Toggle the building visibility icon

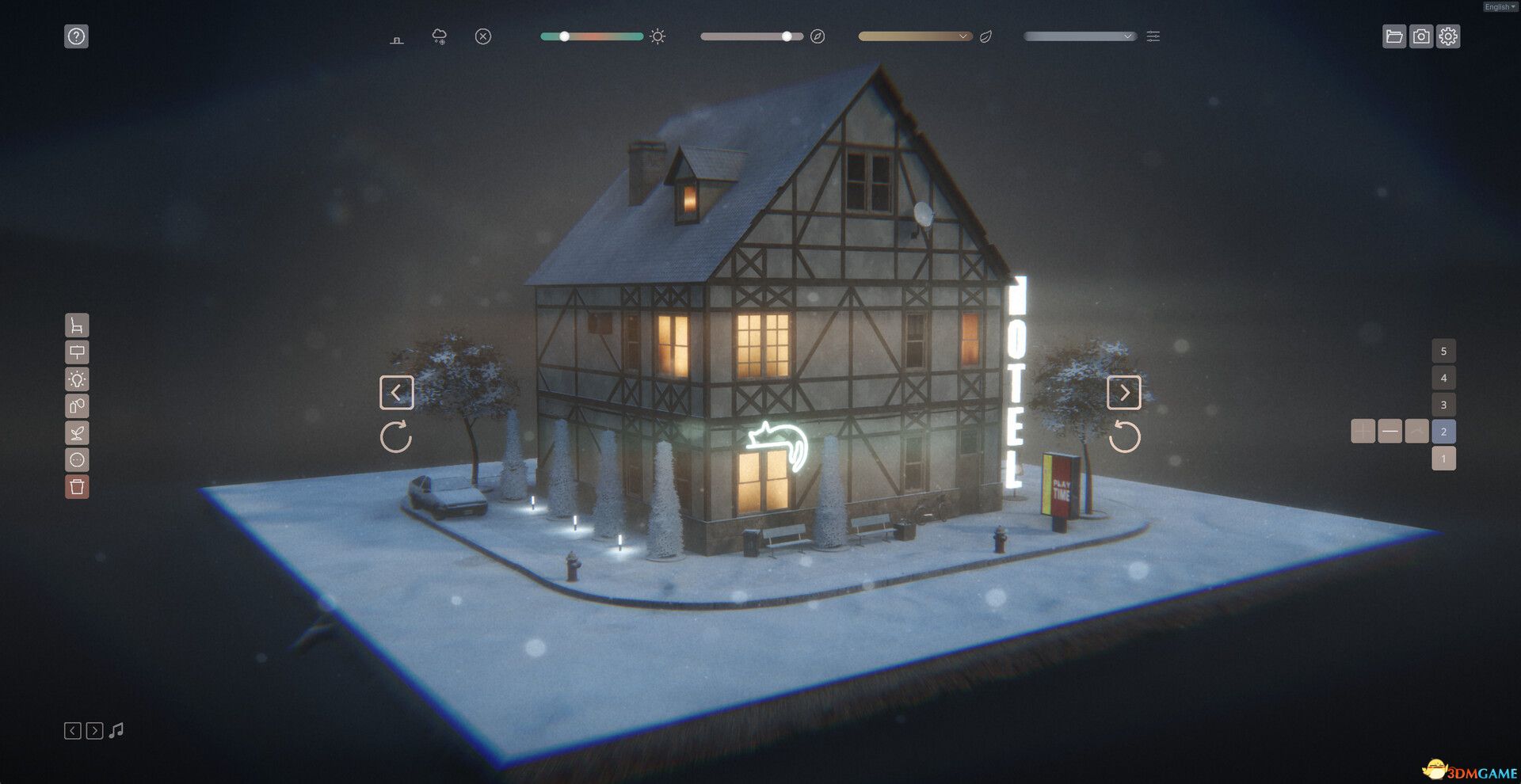[x=397, y=36]
